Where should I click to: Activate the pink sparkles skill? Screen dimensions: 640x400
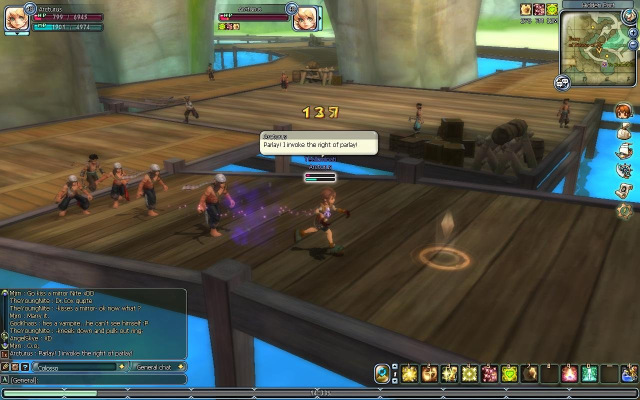(x=489, y=373)
